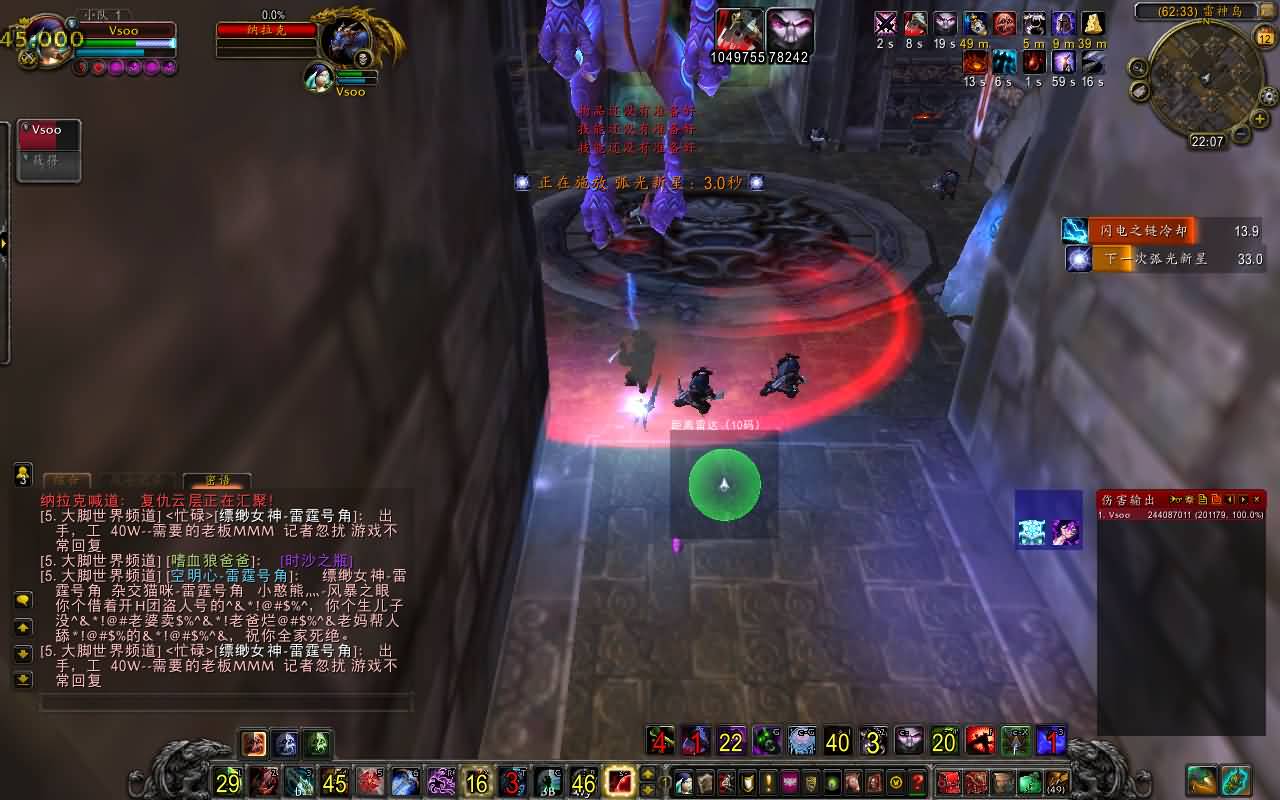Click the ability icon showing 16 stacks on the action bar

pyautogui.click(x=475, y=783)
